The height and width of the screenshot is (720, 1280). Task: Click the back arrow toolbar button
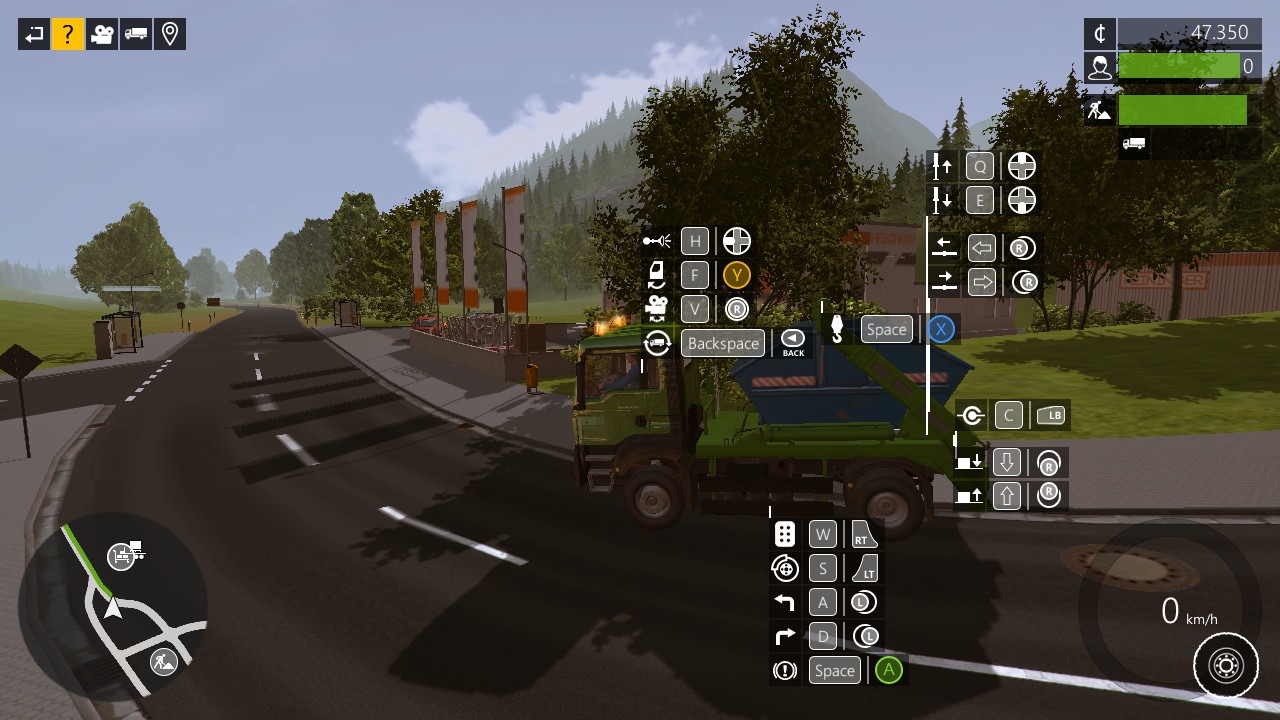(34, 35)
